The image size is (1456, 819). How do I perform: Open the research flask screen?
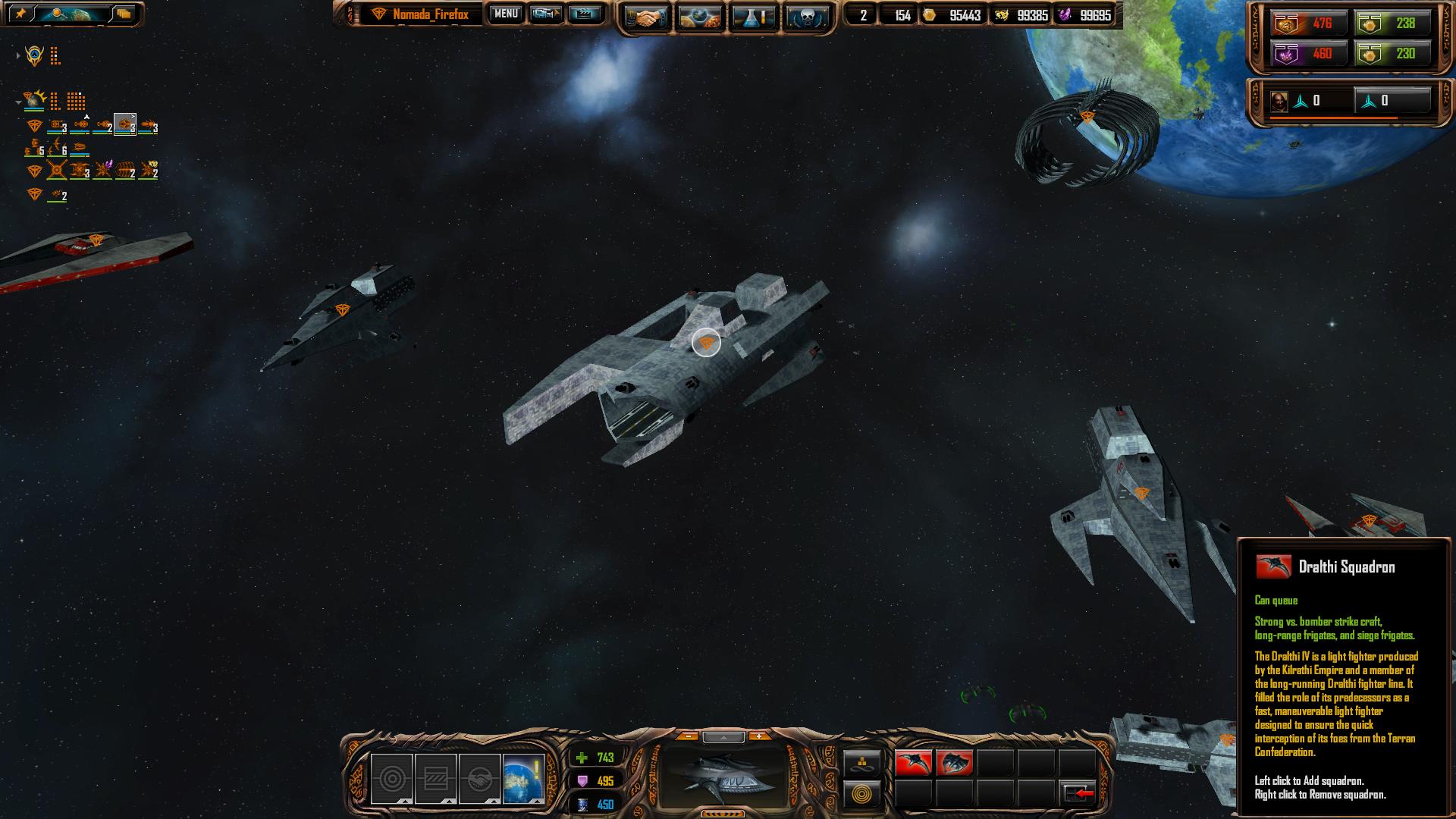(x=753, y=17)
